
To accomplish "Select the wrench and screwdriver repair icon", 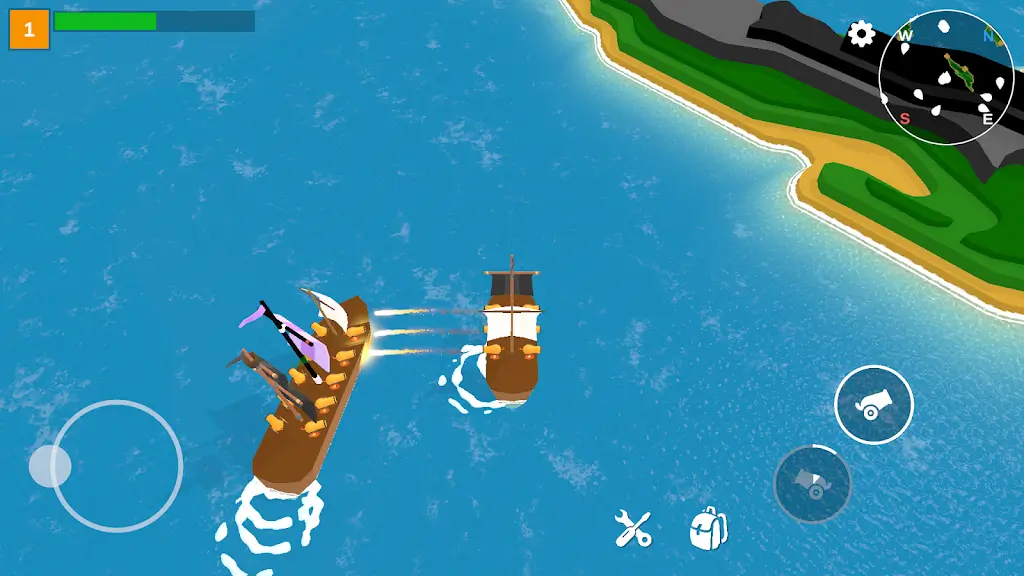I will (x=633, y=528).
